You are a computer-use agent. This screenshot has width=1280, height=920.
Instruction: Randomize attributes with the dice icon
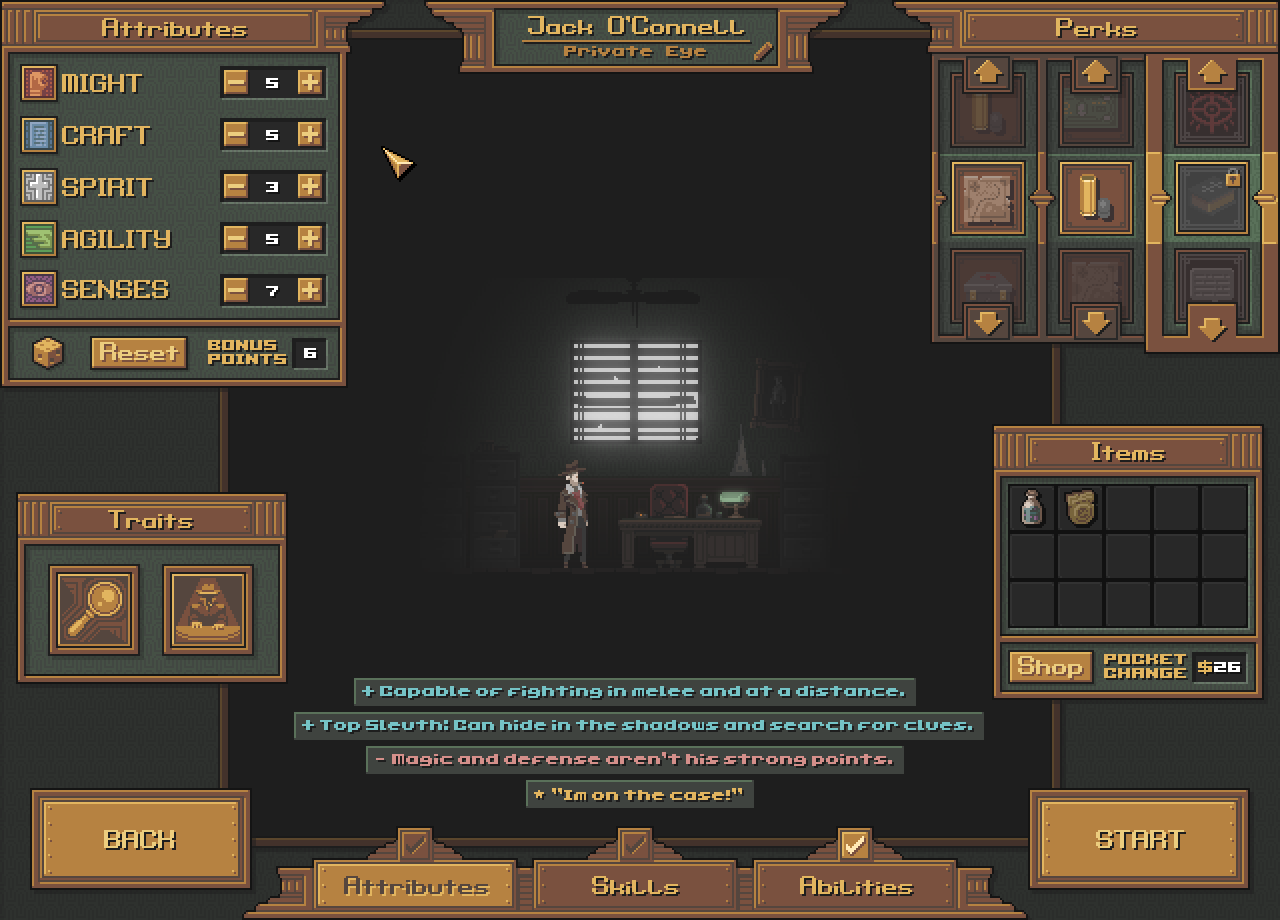coord(48,353)
